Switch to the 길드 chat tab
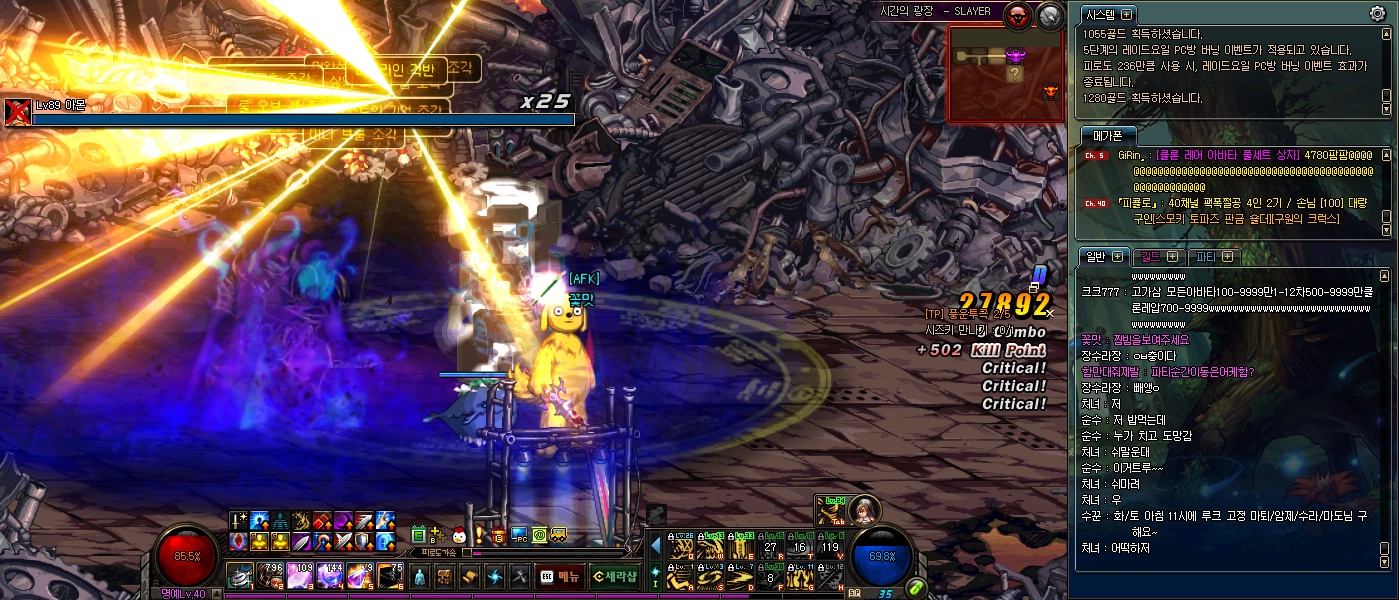1399x600 pixels. coord(1186,257)
